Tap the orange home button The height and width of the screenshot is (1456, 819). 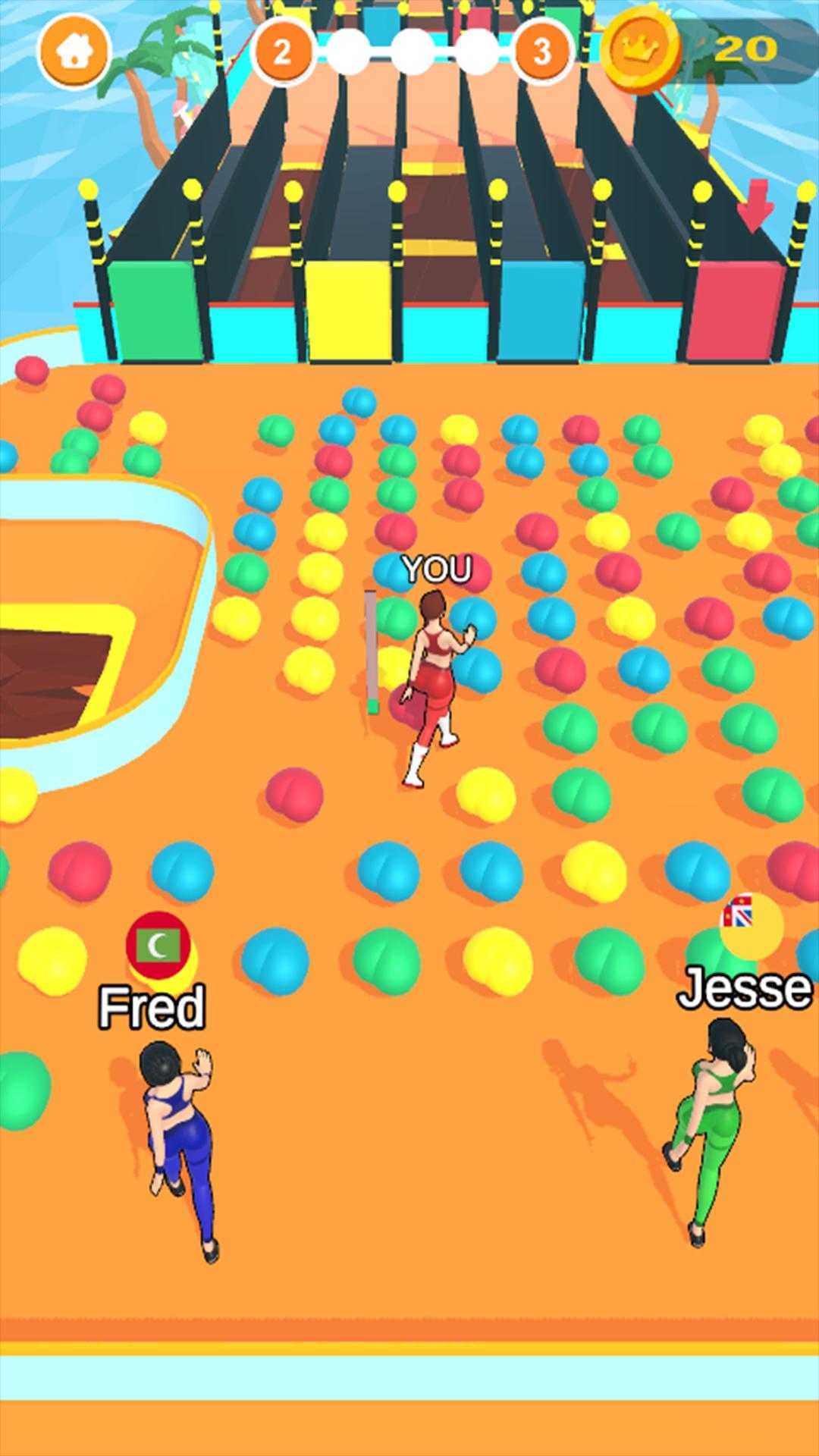(x=74, y=51)
